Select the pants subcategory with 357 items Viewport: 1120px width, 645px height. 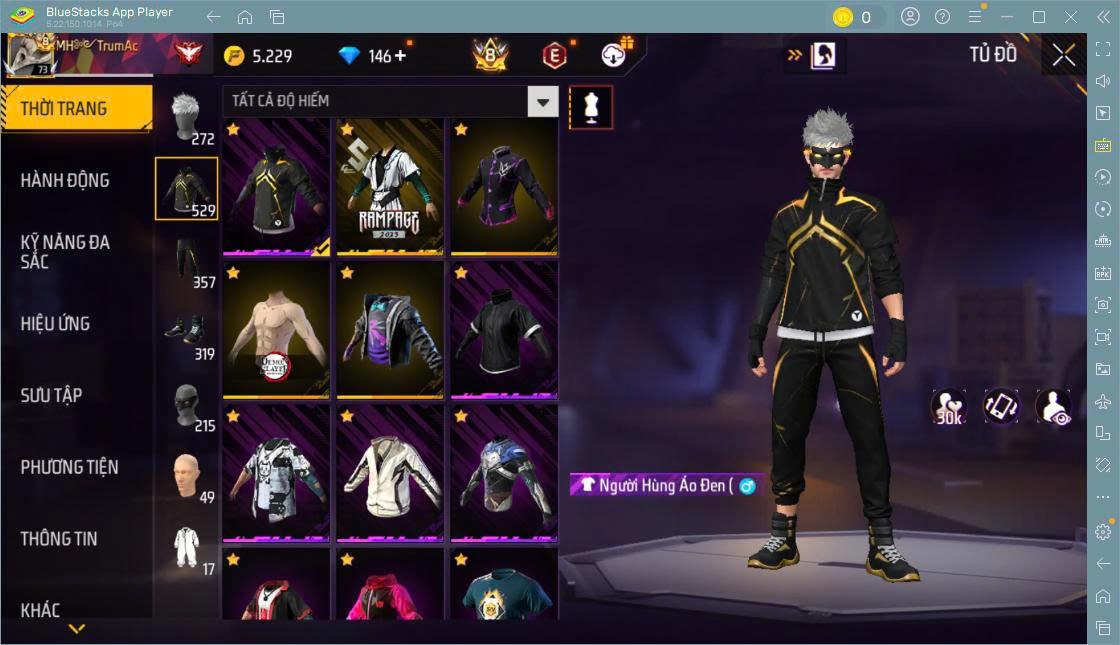click(187, 263)
